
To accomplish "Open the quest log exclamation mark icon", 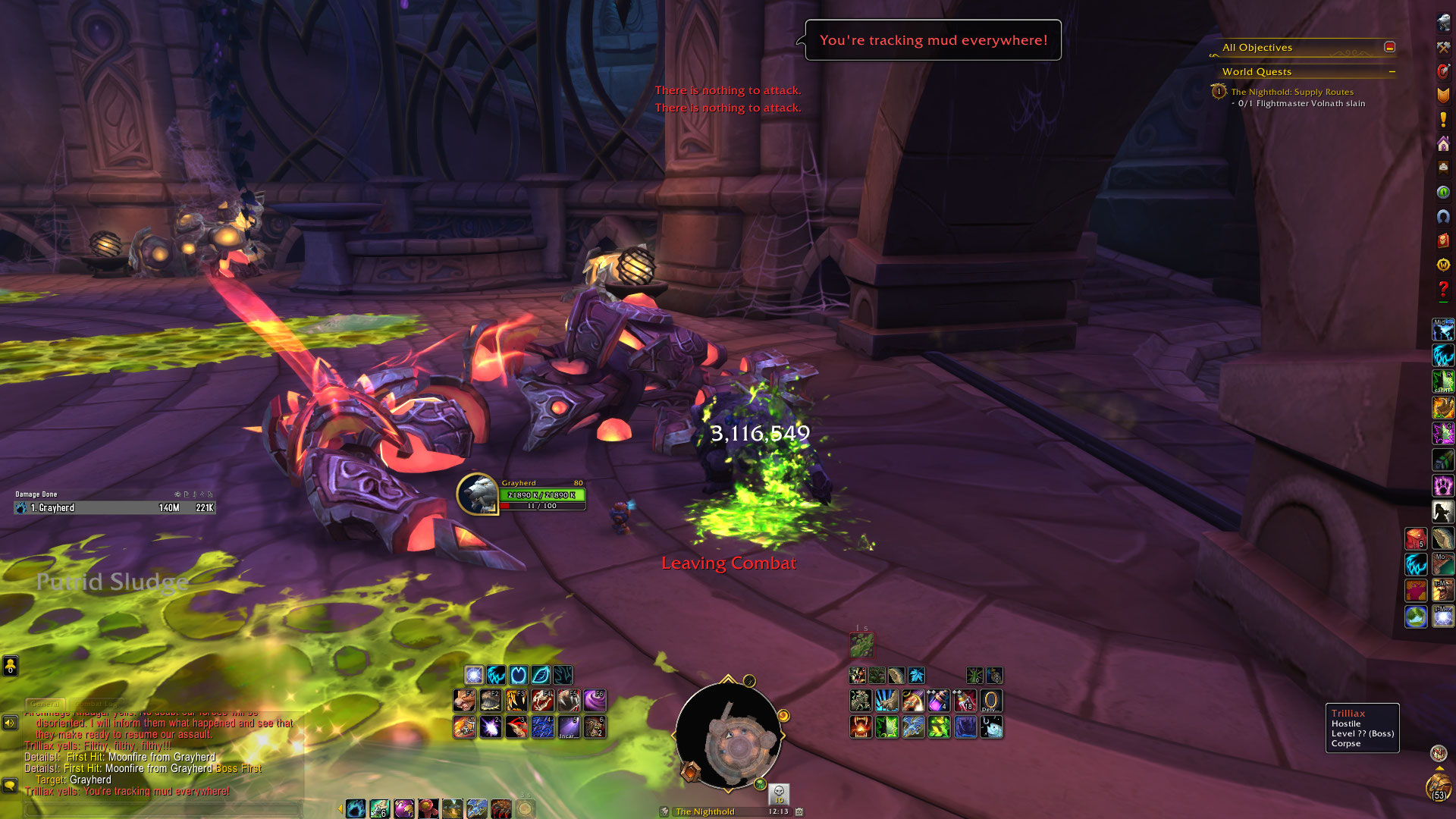I will click(x=1443, y=120).
